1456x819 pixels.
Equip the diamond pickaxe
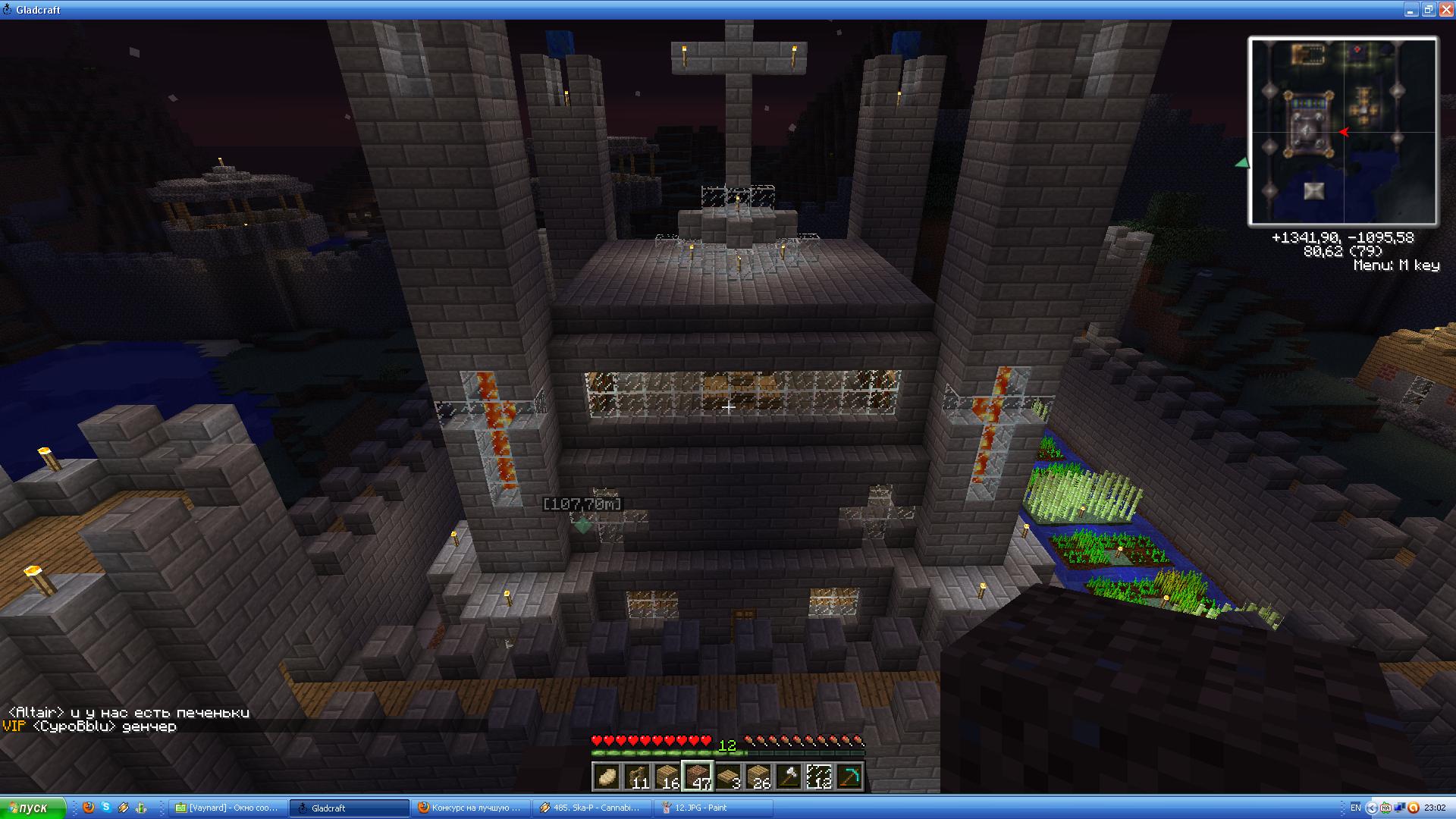click(x=849, y=777)
